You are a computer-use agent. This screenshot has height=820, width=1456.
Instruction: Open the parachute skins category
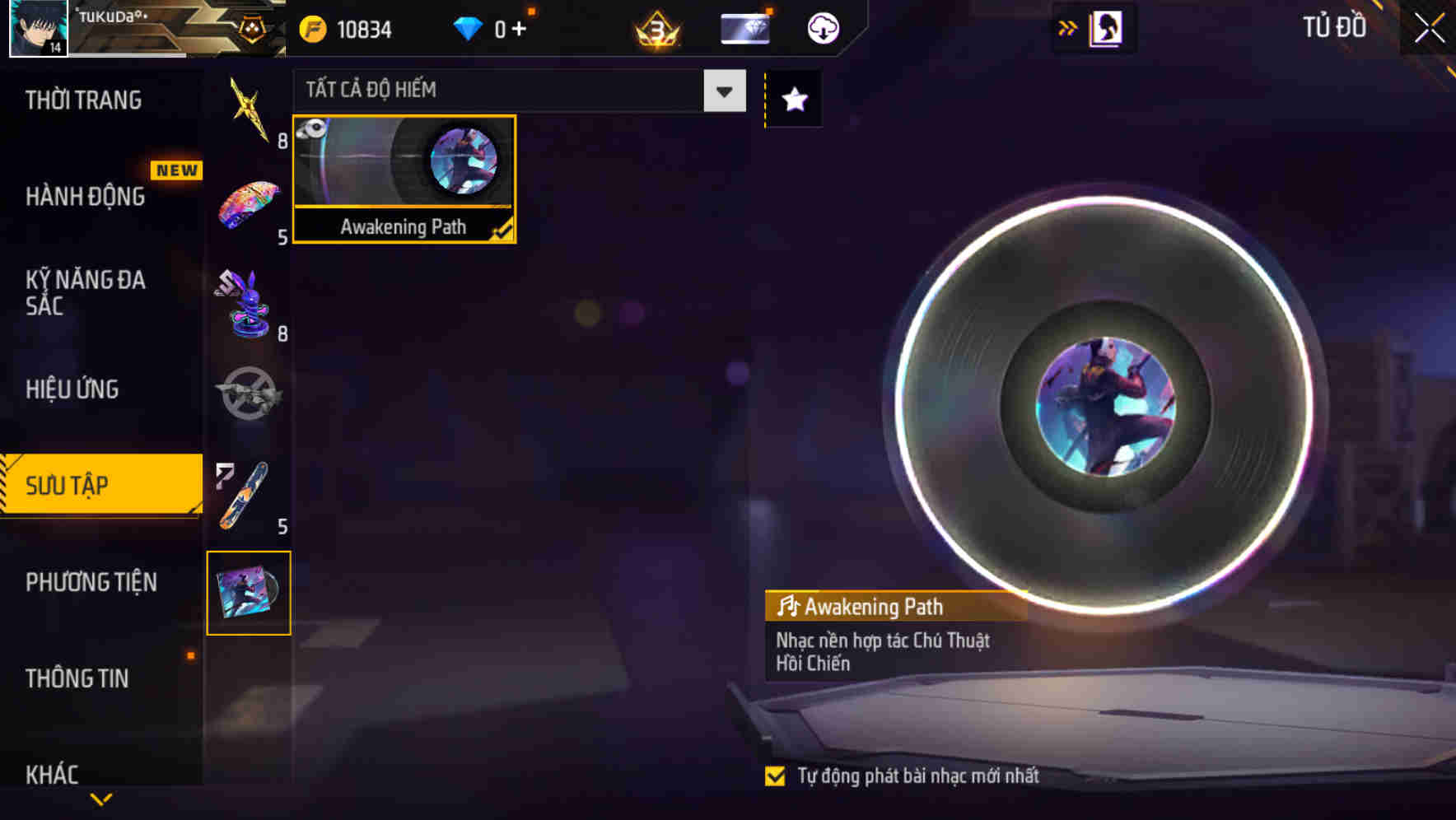248,202
